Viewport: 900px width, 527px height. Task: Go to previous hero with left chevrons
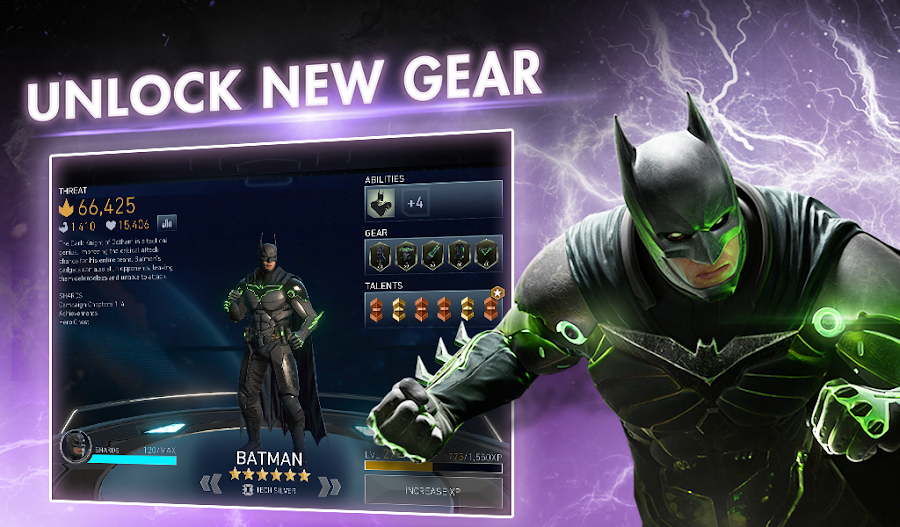[209, 485]
